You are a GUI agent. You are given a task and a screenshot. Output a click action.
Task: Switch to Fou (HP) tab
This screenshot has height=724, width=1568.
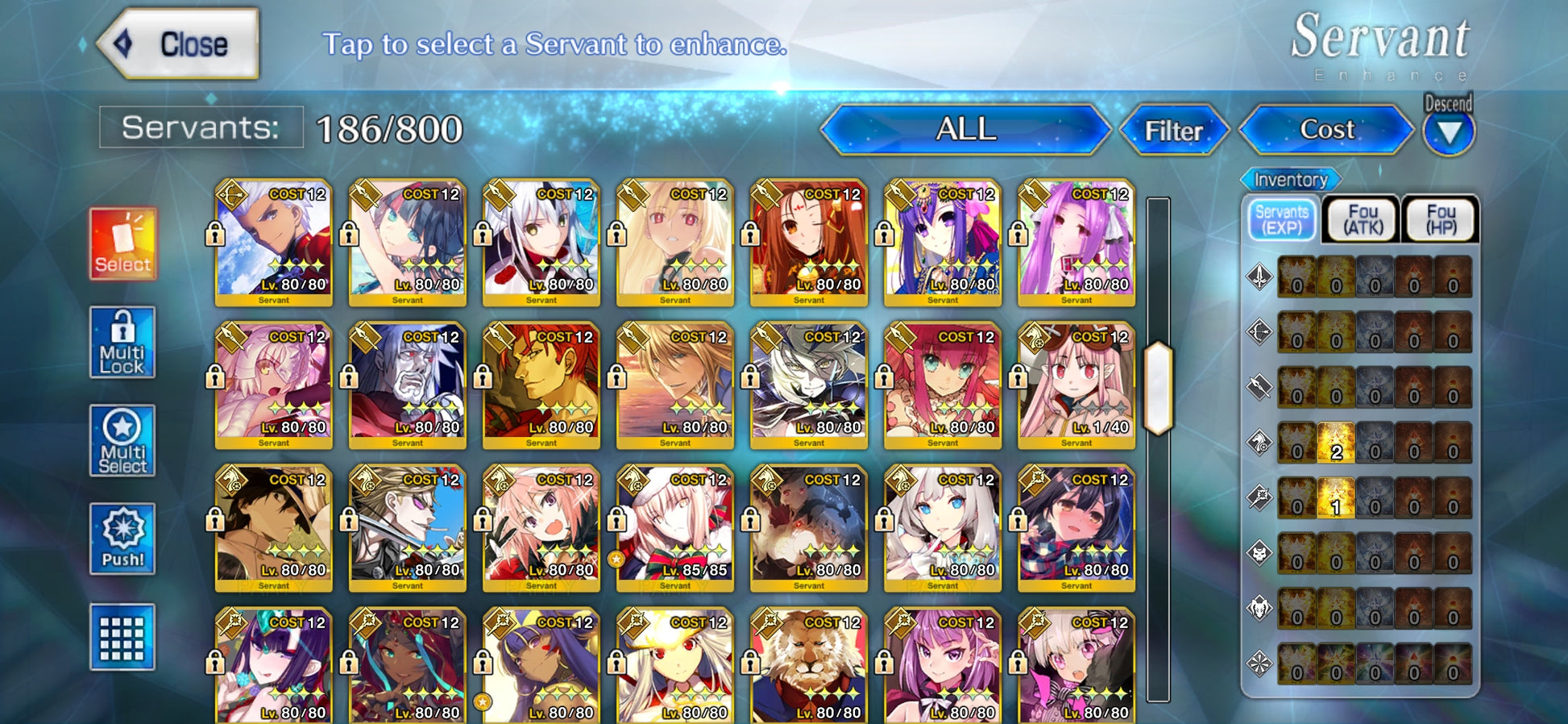[x=1441, y=219]
